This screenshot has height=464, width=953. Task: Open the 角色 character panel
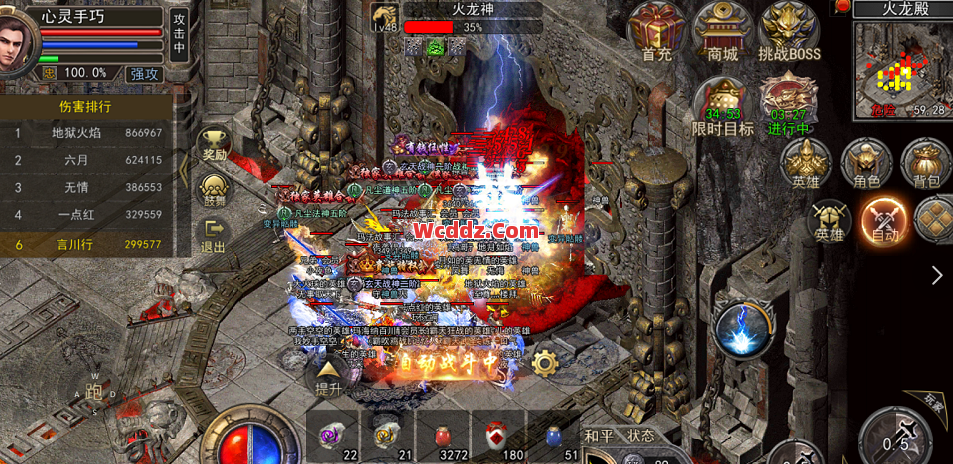pyautogui.click(x=865, y=163)
